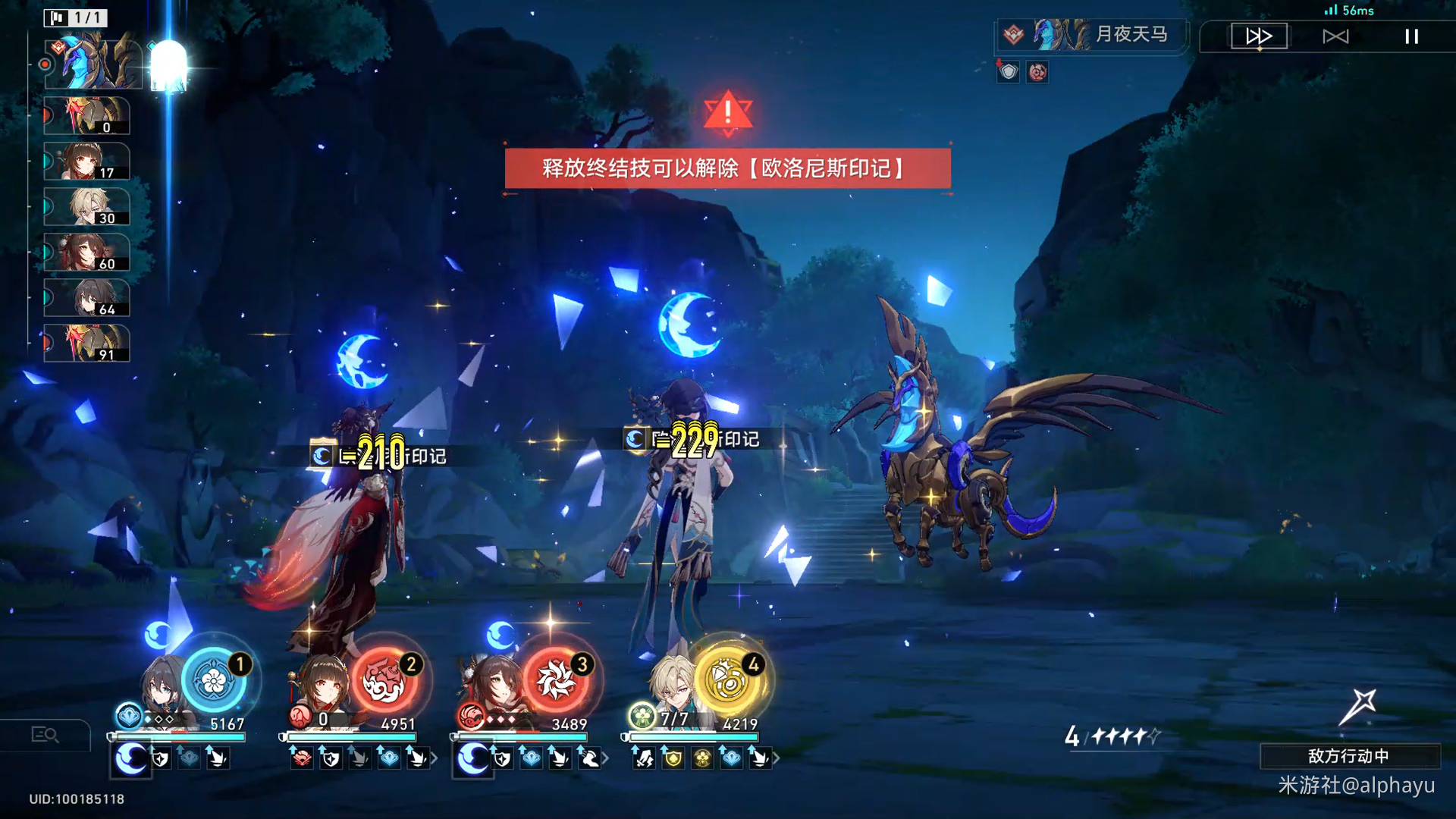
Task: Select the action order portrait with 64
Action: point(86,298)
